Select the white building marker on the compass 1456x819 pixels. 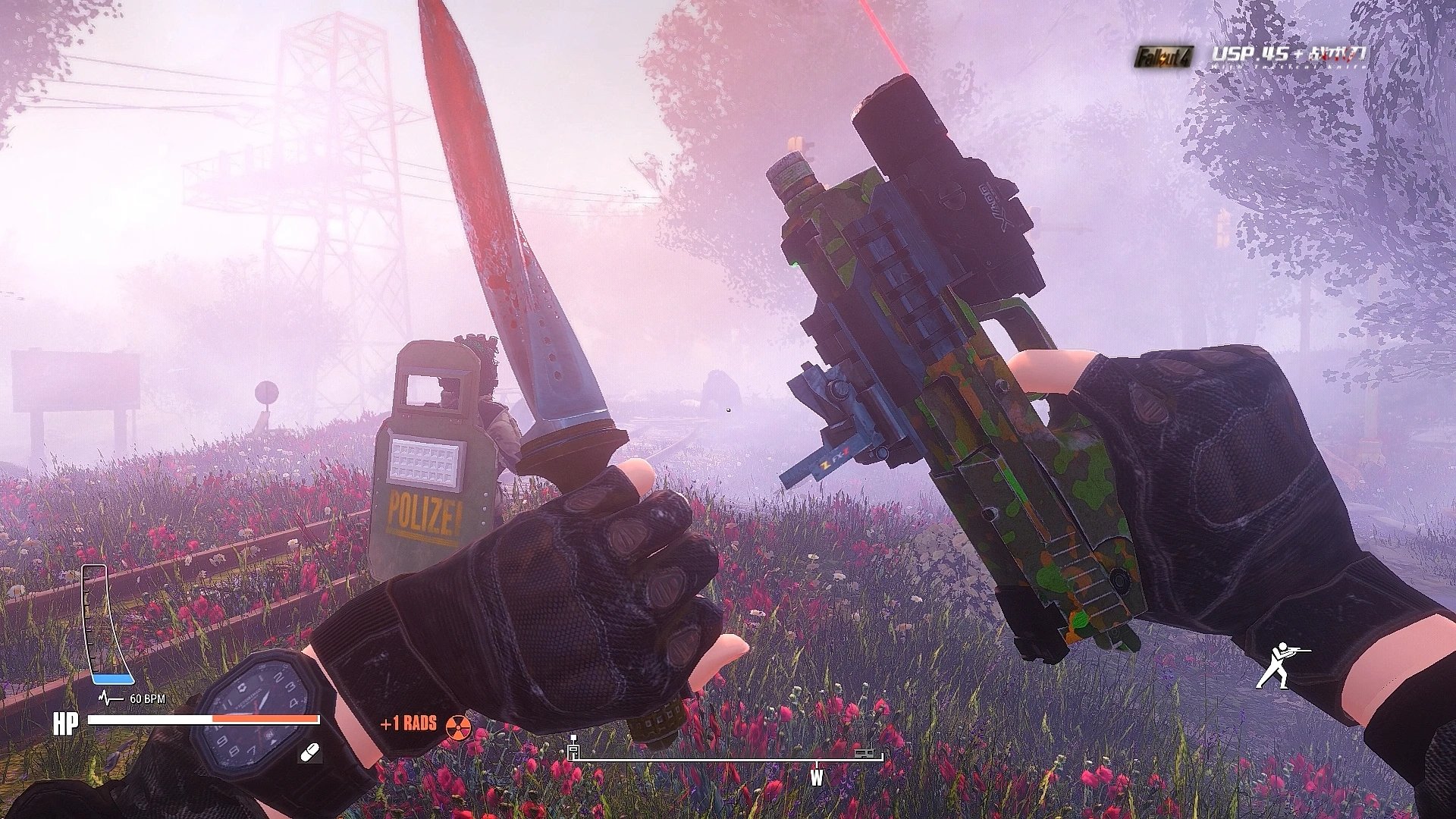click(573, 749)
